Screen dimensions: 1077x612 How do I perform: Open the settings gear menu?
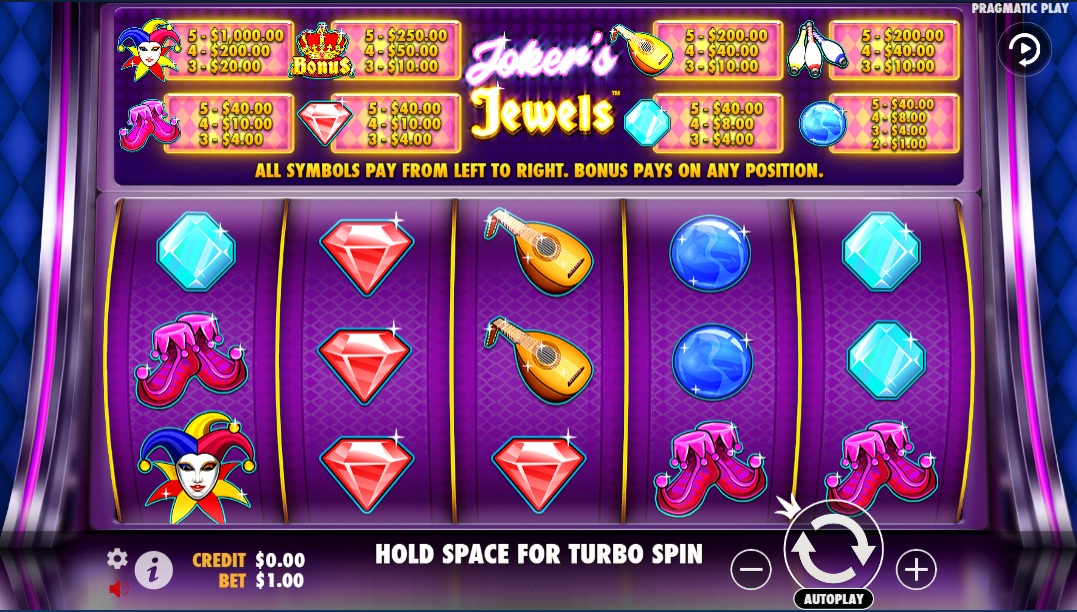(x=118, y=558)
